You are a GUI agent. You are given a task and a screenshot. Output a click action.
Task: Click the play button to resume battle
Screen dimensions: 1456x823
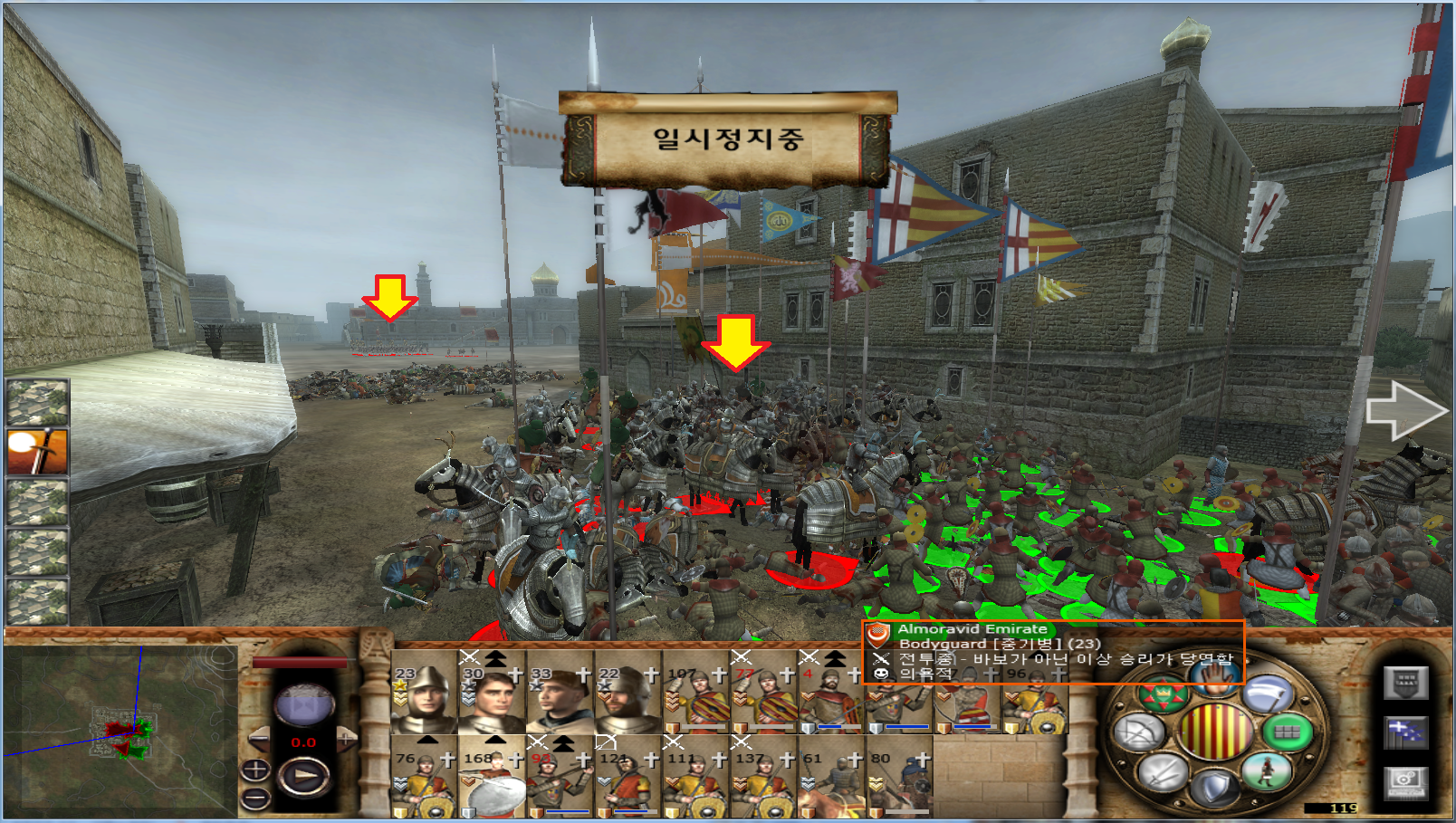pyautogui.click(x=305, y=776)
